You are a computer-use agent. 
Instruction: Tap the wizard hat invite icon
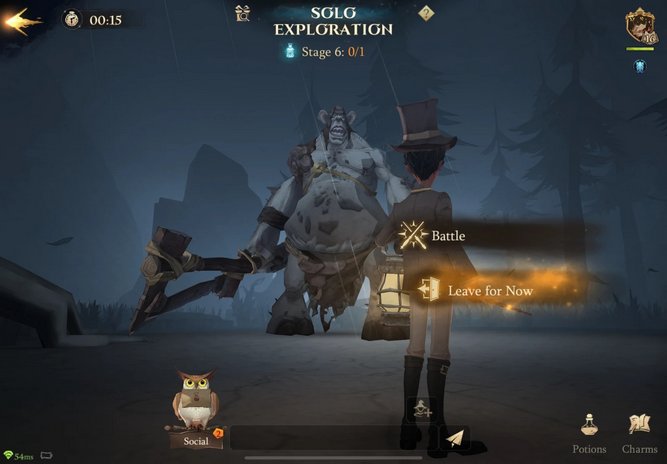tap(422, 408)
